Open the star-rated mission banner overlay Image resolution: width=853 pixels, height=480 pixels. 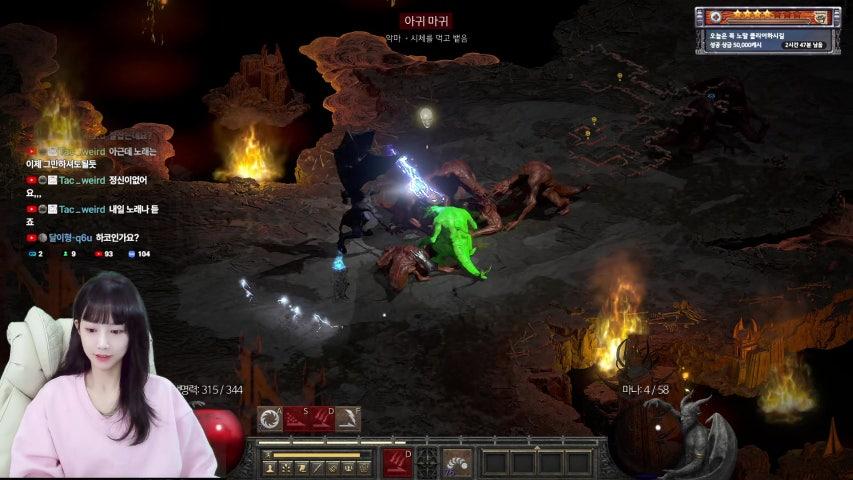click(766, 17)
